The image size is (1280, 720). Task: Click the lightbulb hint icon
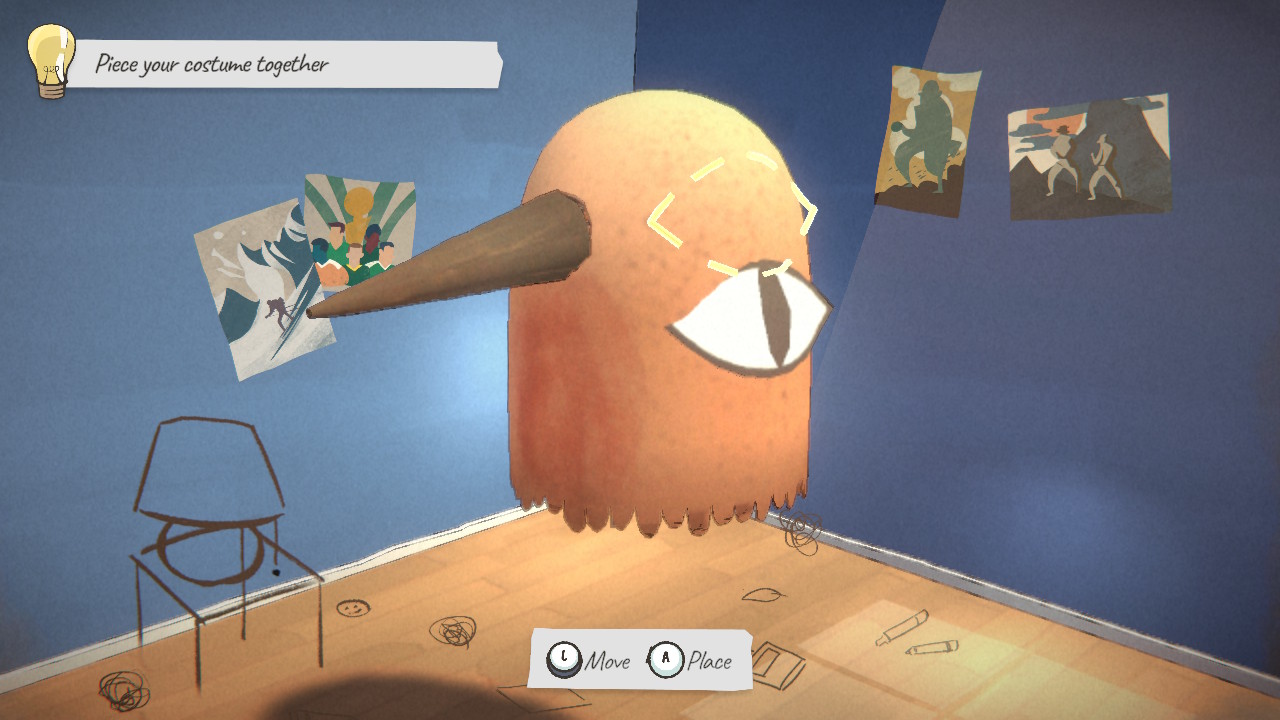click(x=50, y=60)
